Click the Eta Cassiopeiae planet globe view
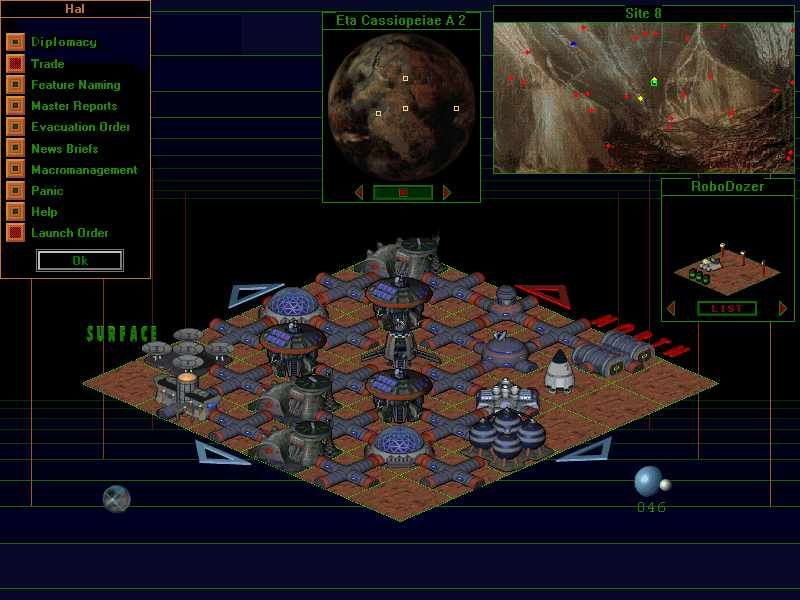The width and height of the screenshot is (800, 600). 401,105
